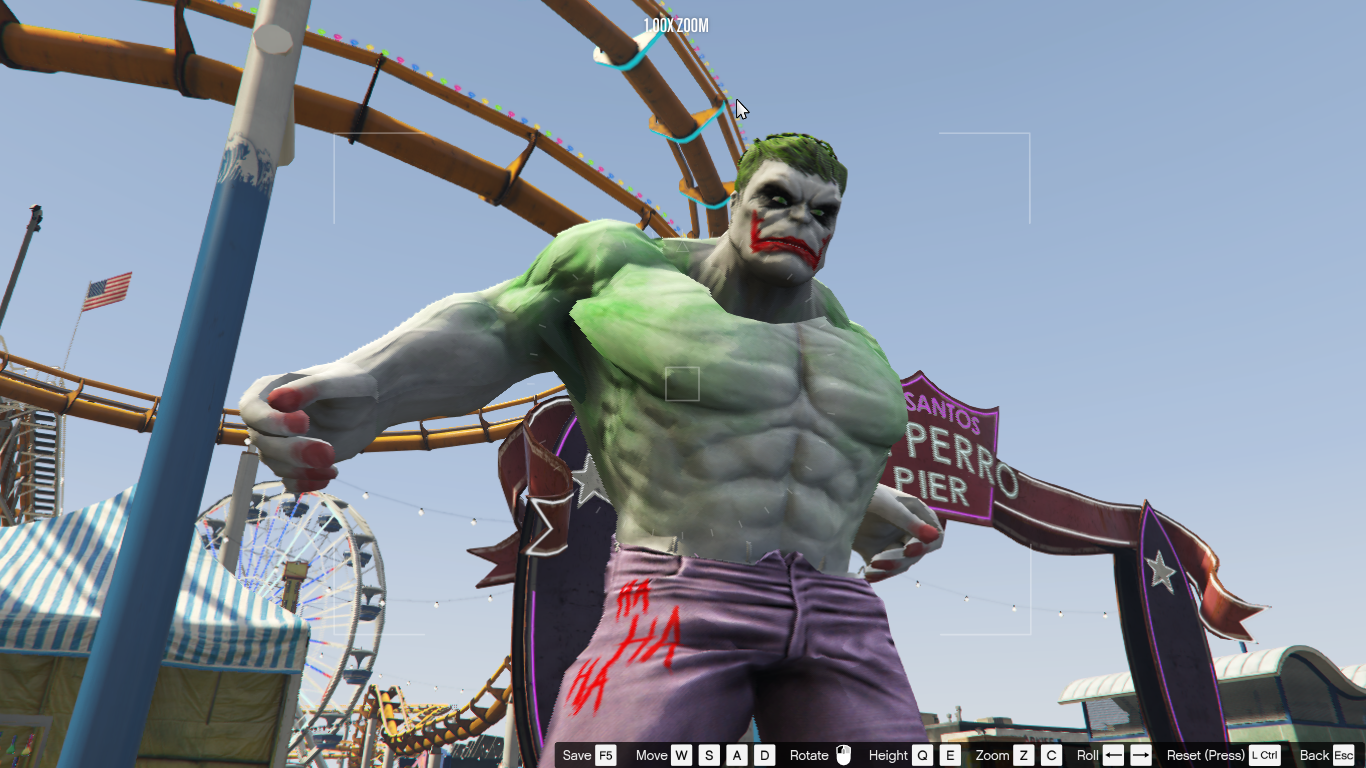
Task: Select the E key icon for Height
Action: point(949,755)
